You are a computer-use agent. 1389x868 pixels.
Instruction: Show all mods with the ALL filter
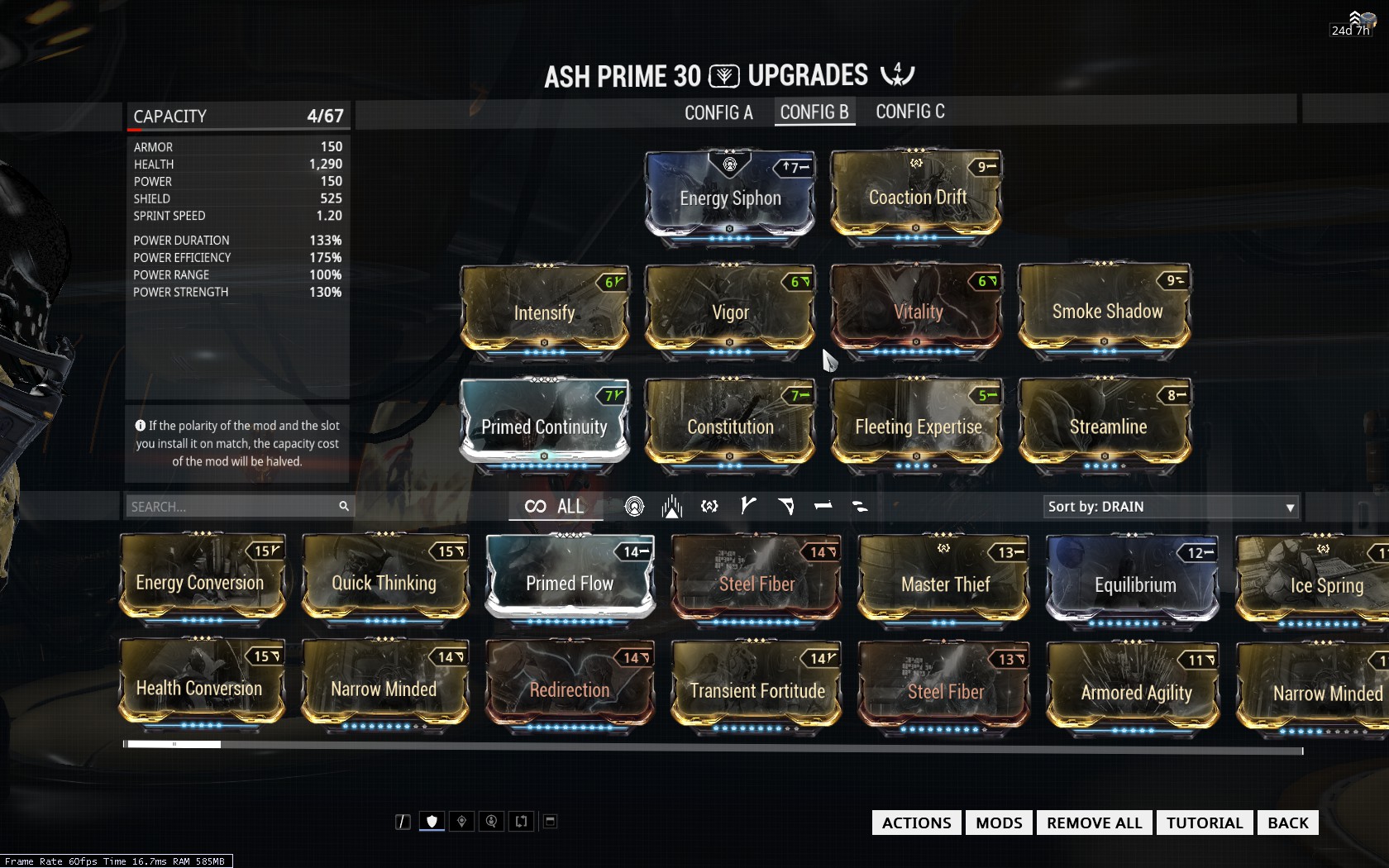coord(555,507)
